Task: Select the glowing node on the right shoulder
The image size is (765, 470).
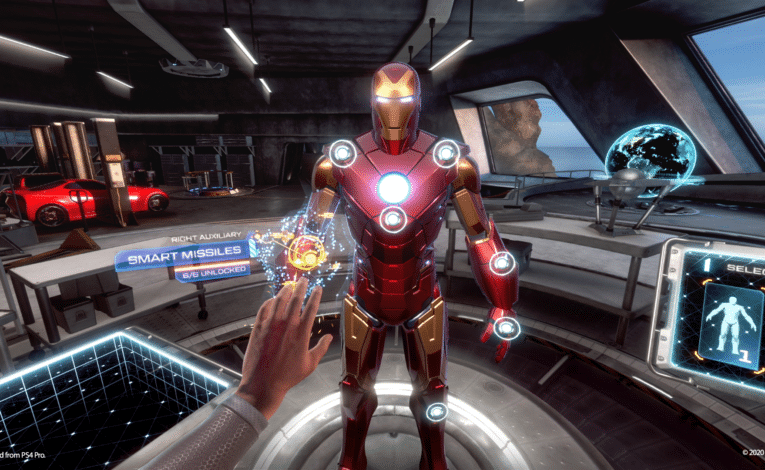Action: pos(446,153)
